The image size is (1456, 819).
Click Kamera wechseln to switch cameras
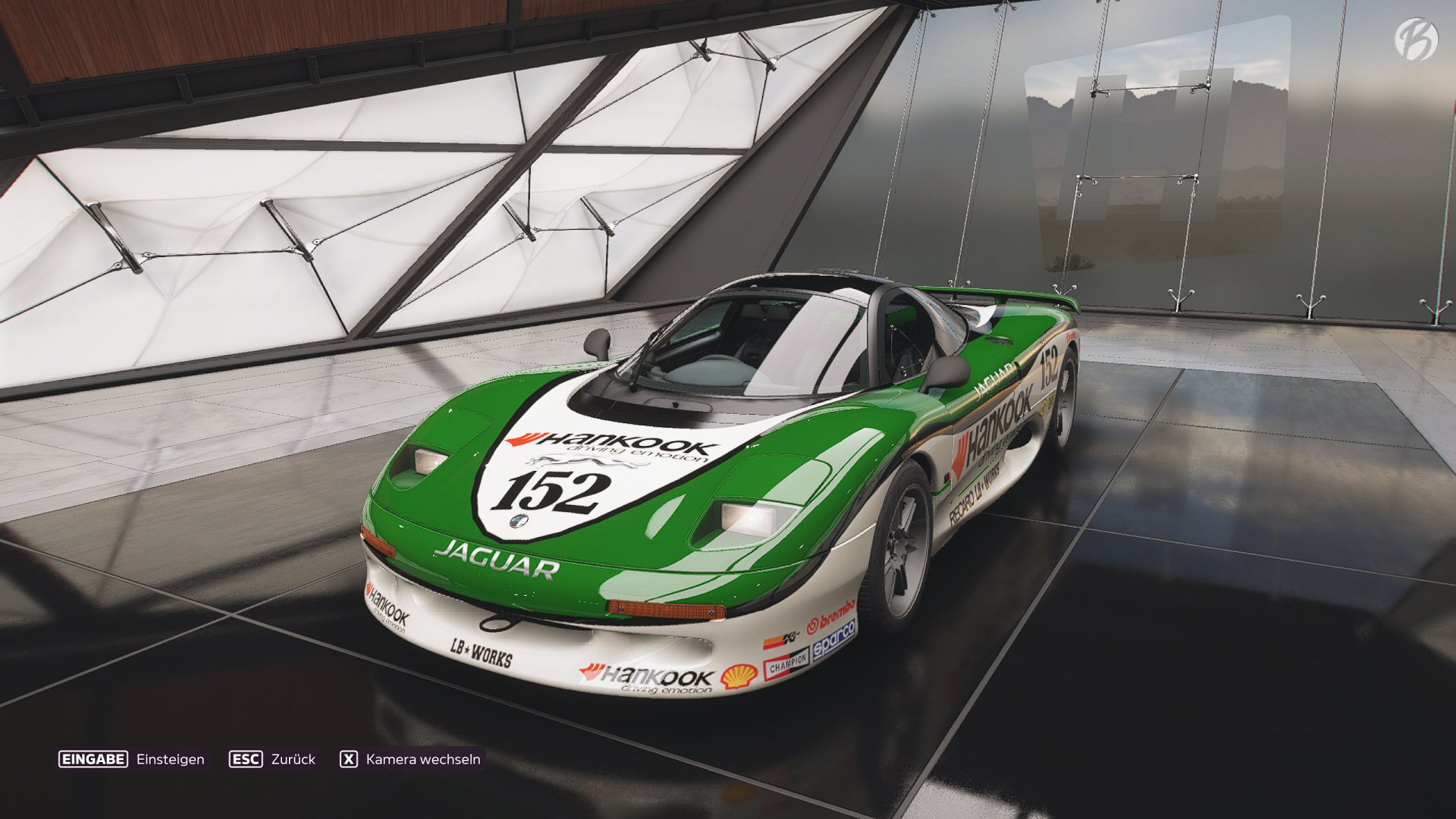(x=422, y=758)
